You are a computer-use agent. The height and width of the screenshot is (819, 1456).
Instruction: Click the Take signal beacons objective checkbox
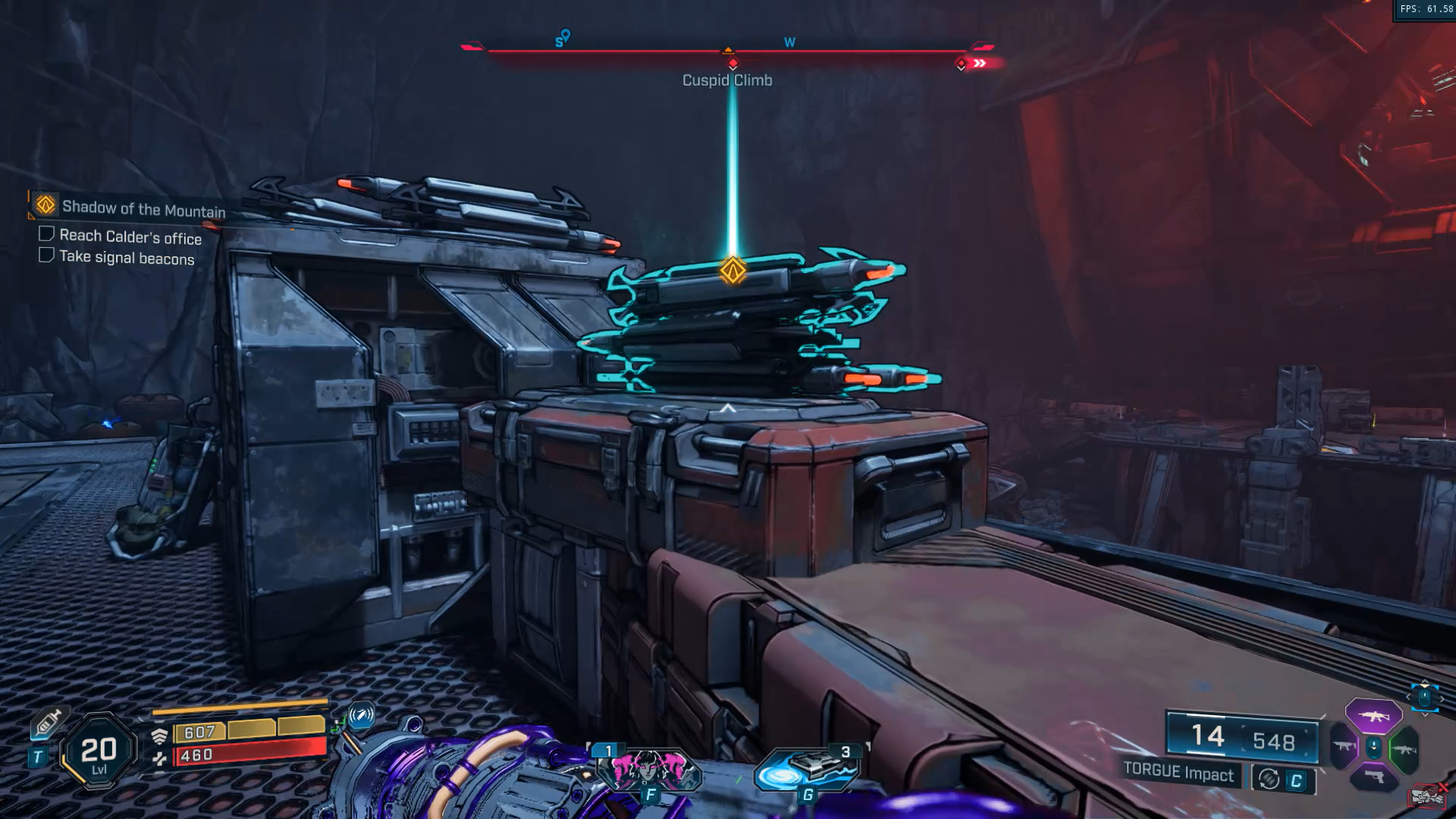pos(46,255)
